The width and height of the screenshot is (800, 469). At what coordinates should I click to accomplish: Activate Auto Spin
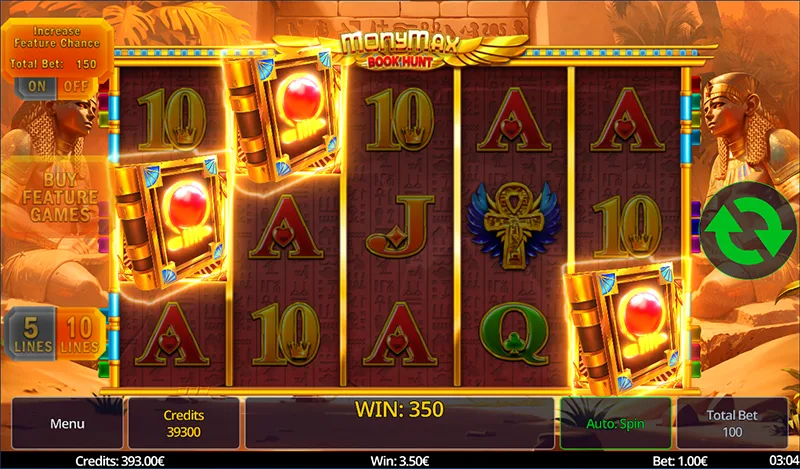pyautogui.click(x=616, y=423)
